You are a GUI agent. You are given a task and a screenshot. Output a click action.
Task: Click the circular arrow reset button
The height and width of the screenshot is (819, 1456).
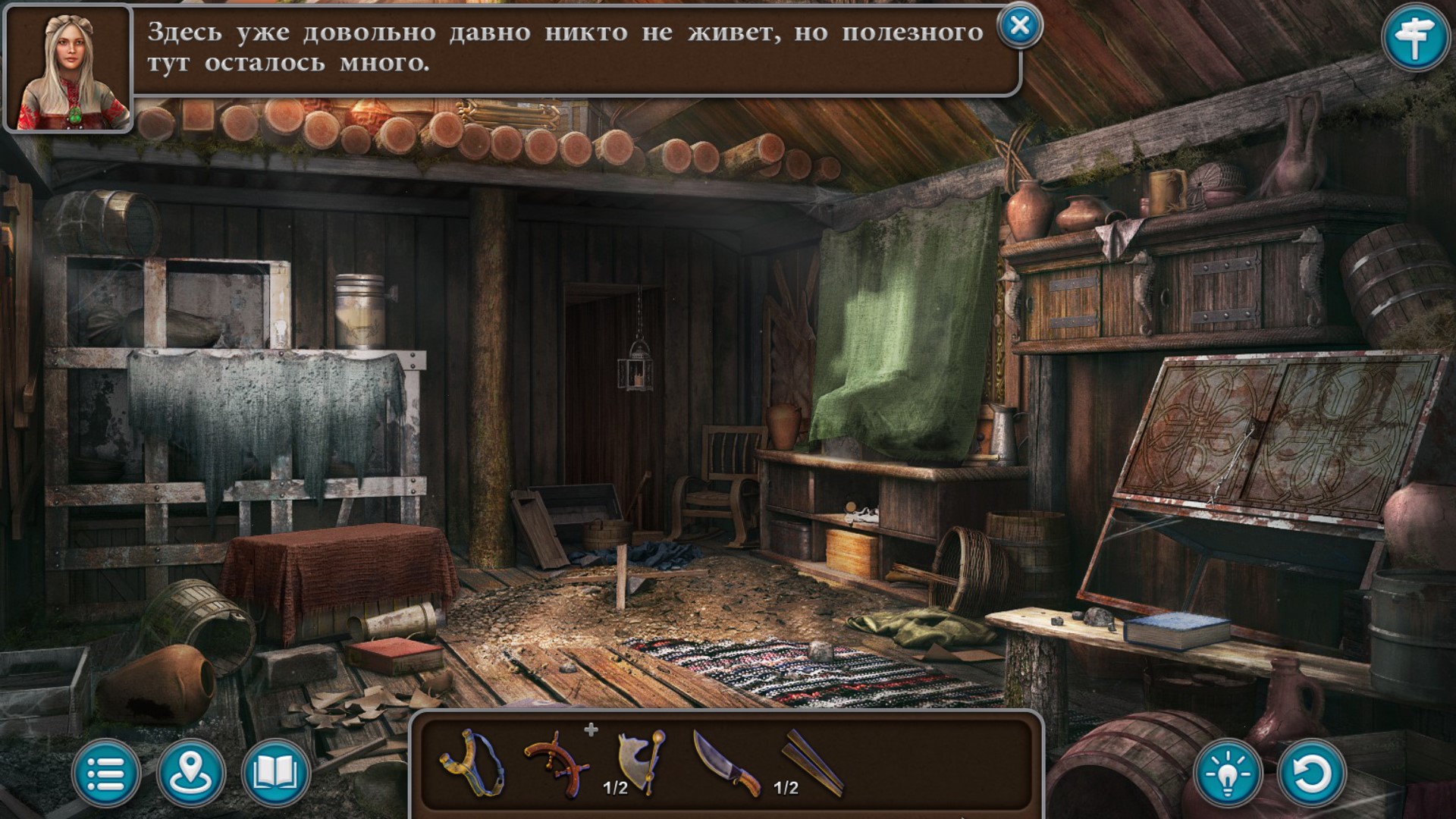tap(1312, 774)
